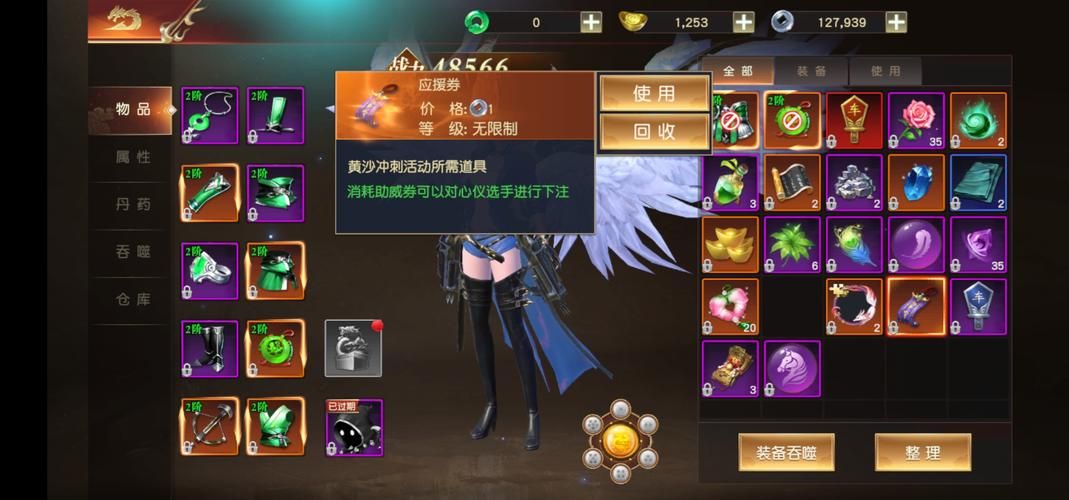Image resolution: width=1069 pixels, height=500 pixels.
Task: Use the selected 应援券 item
Action: 654,94
